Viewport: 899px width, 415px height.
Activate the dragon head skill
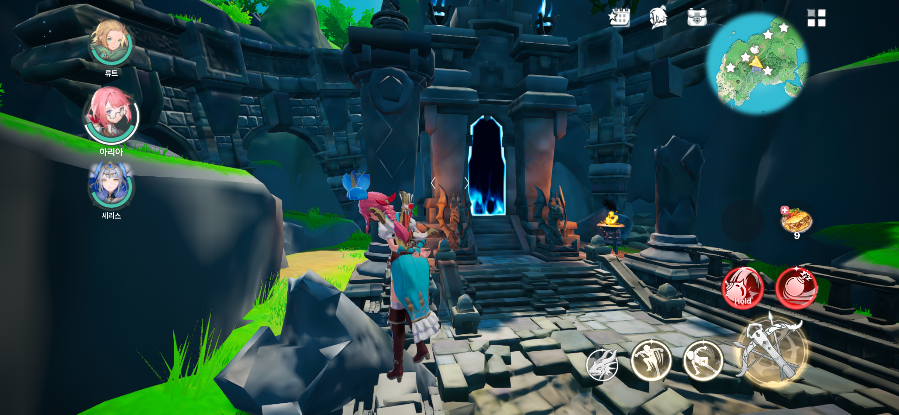tap(602, 362)
